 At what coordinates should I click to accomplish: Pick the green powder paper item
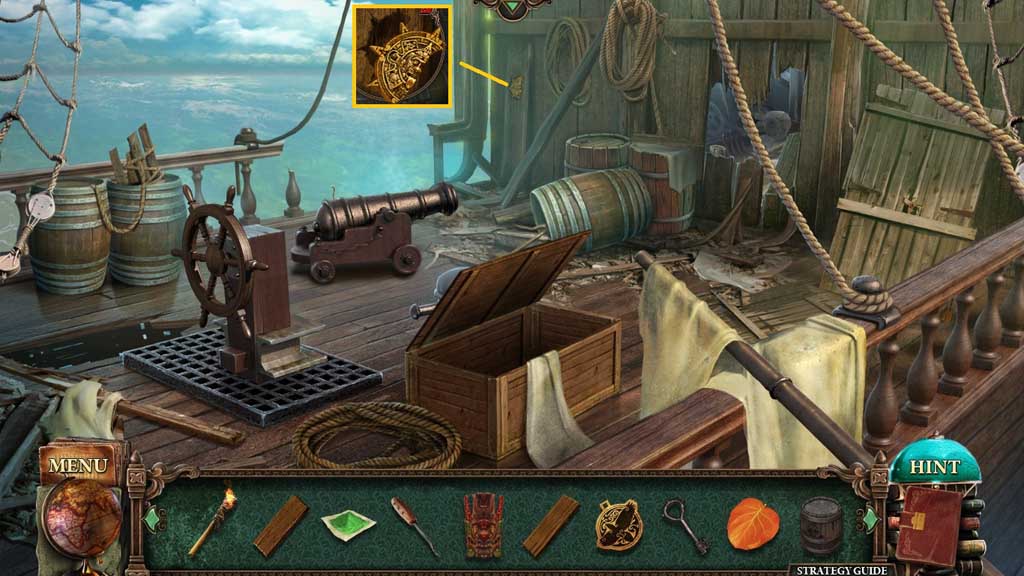click(349, 522)
